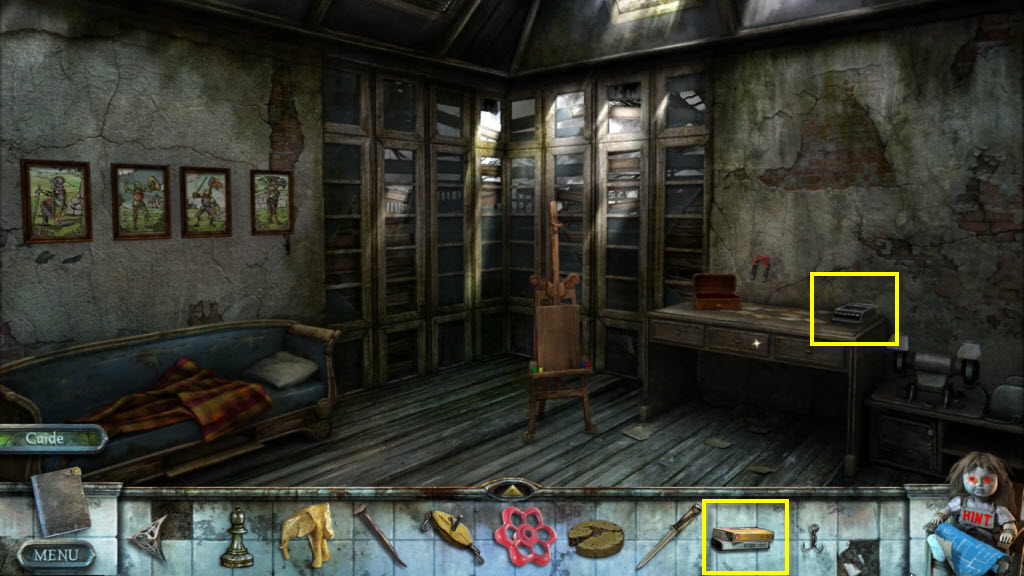The width and height of the screenshot is (1024, 576).
Task: Choose the knife from the inventory
Action: pos(666,537)
